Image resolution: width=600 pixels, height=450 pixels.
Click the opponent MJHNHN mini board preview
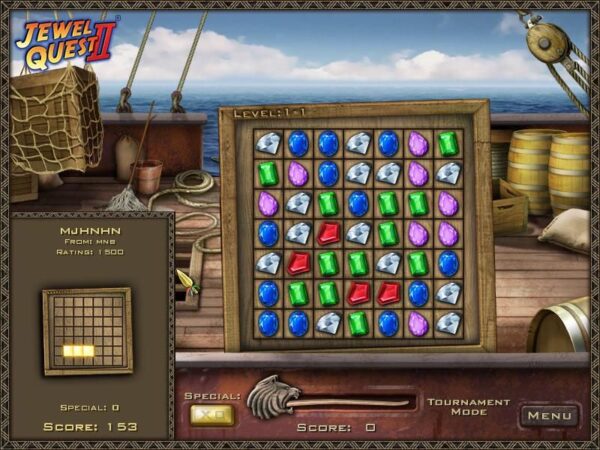(x=87, y=331)
